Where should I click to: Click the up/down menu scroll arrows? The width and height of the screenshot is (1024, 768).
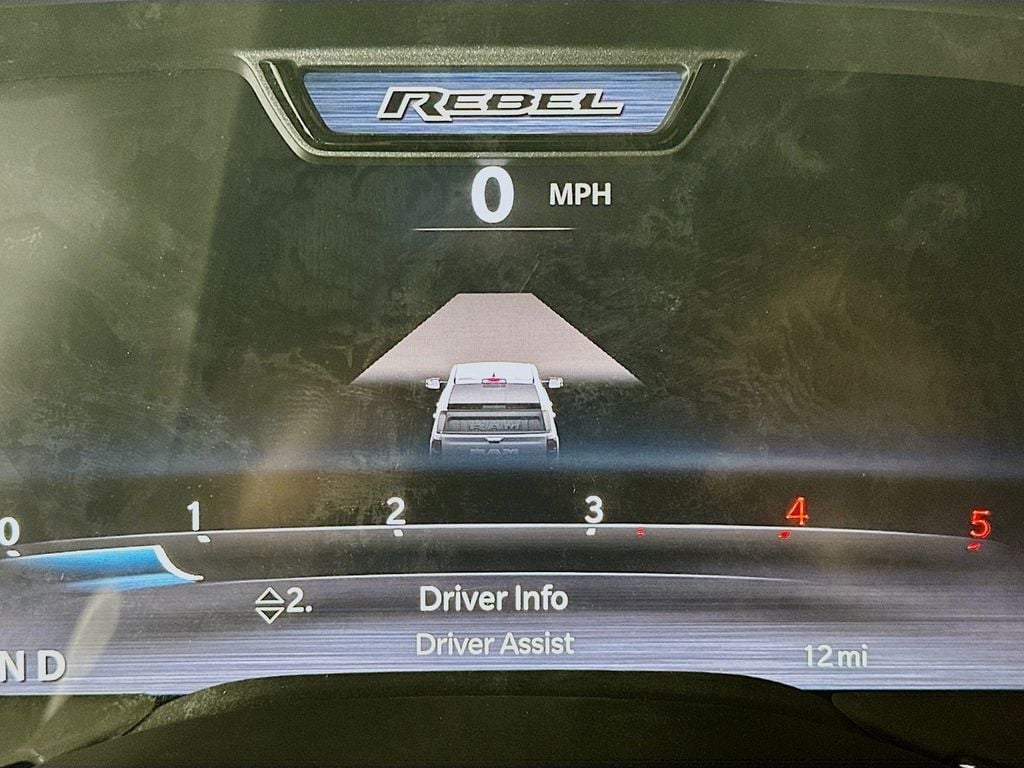click(269, 605)
